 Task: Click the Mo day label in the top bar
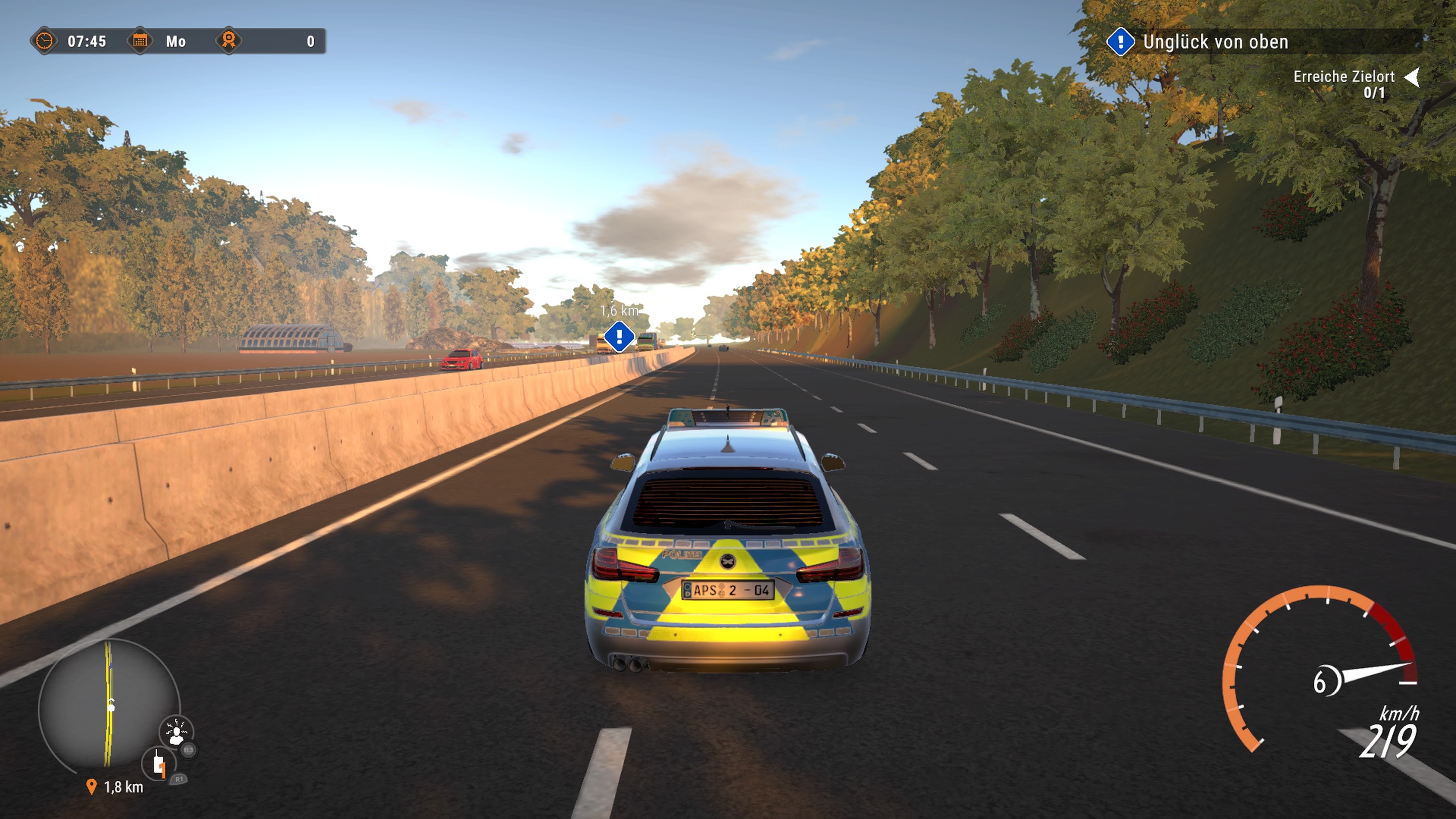click(x=175, y=41)
